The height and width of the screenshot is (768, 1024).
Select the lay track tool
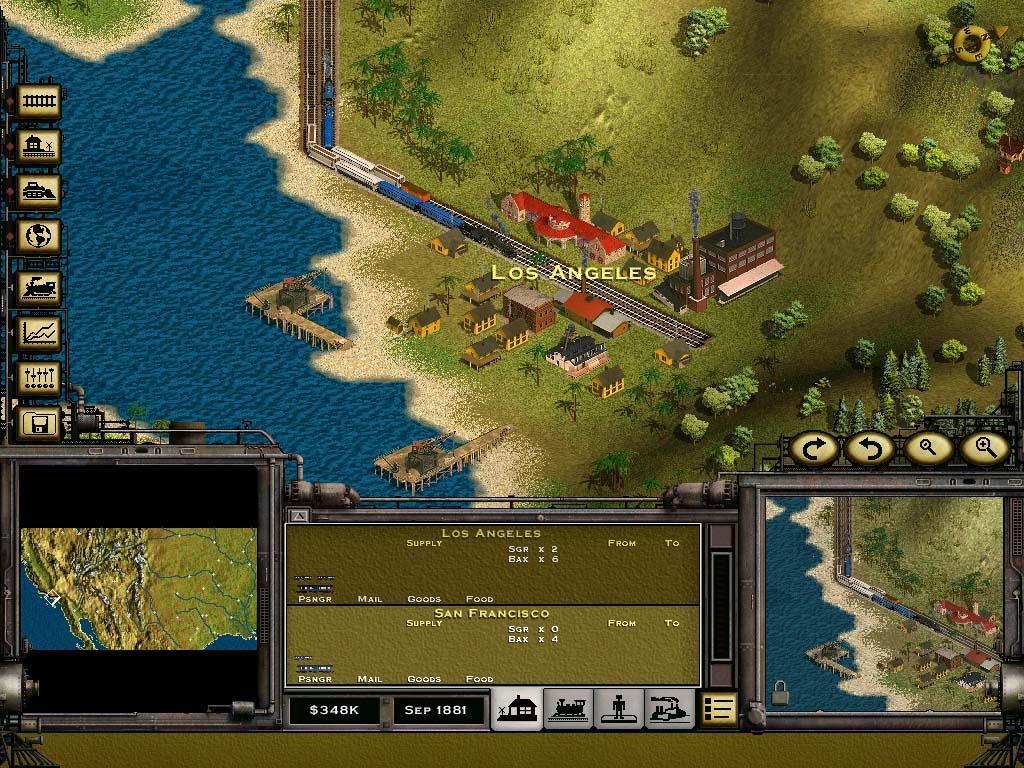pos(38,102)
